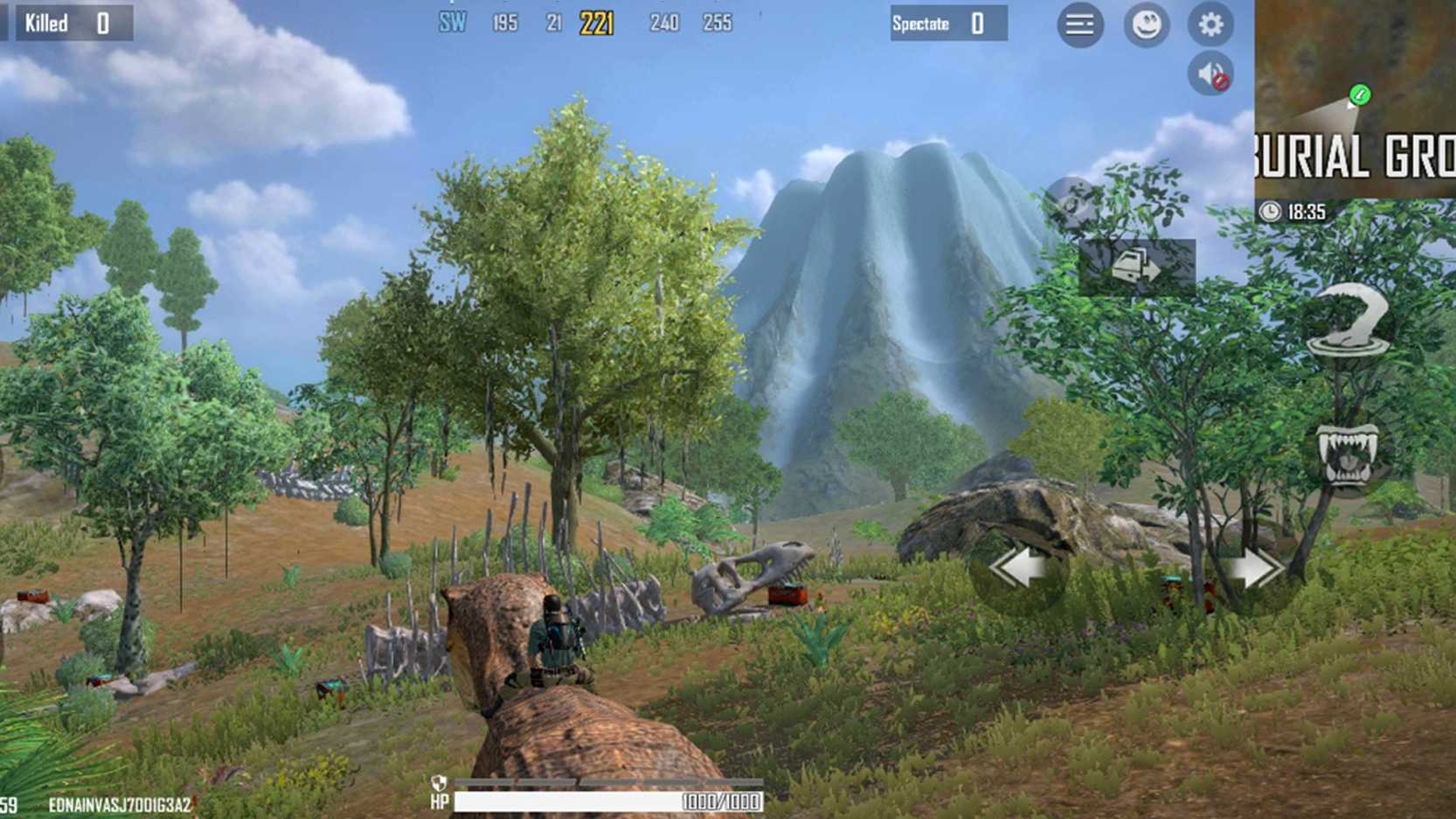Use the dinosaur fanged bite attack
Screen dimensions: 1456x819
[1347, 454]
